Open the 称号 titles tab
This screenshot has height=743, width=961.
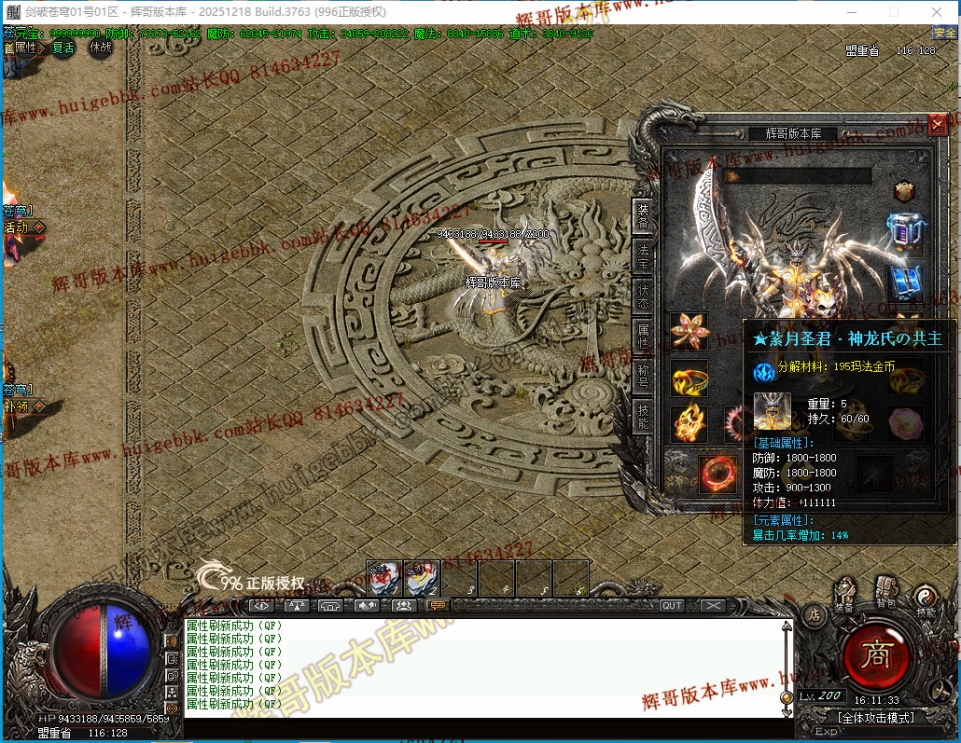point(643,374)
